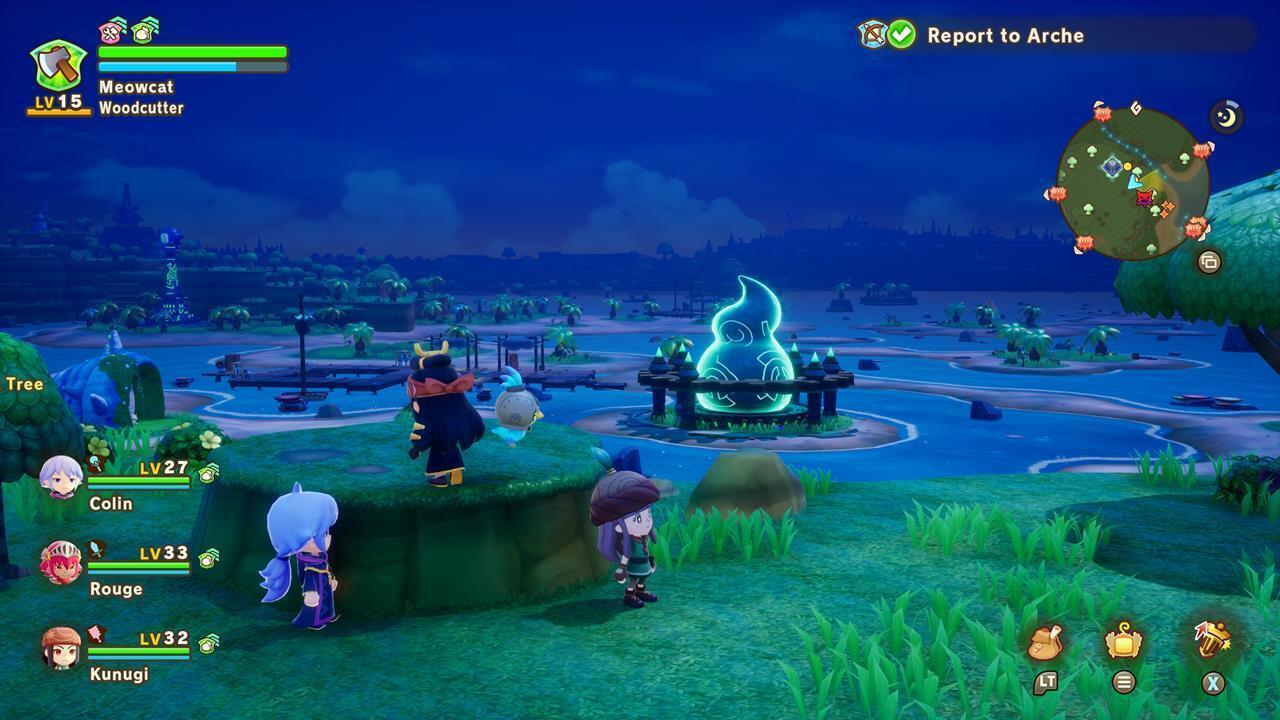Image resolution: width=1280 pixels, height=720 pixels.
Task: Click the bow quest icon beside Report to Arche
Action: tap(871, 35)
